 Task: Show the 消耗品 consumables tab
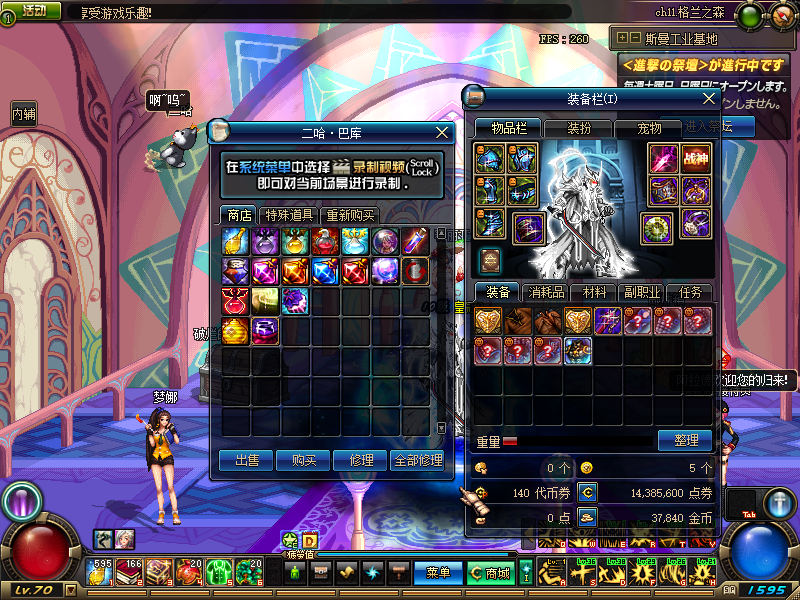546,293
